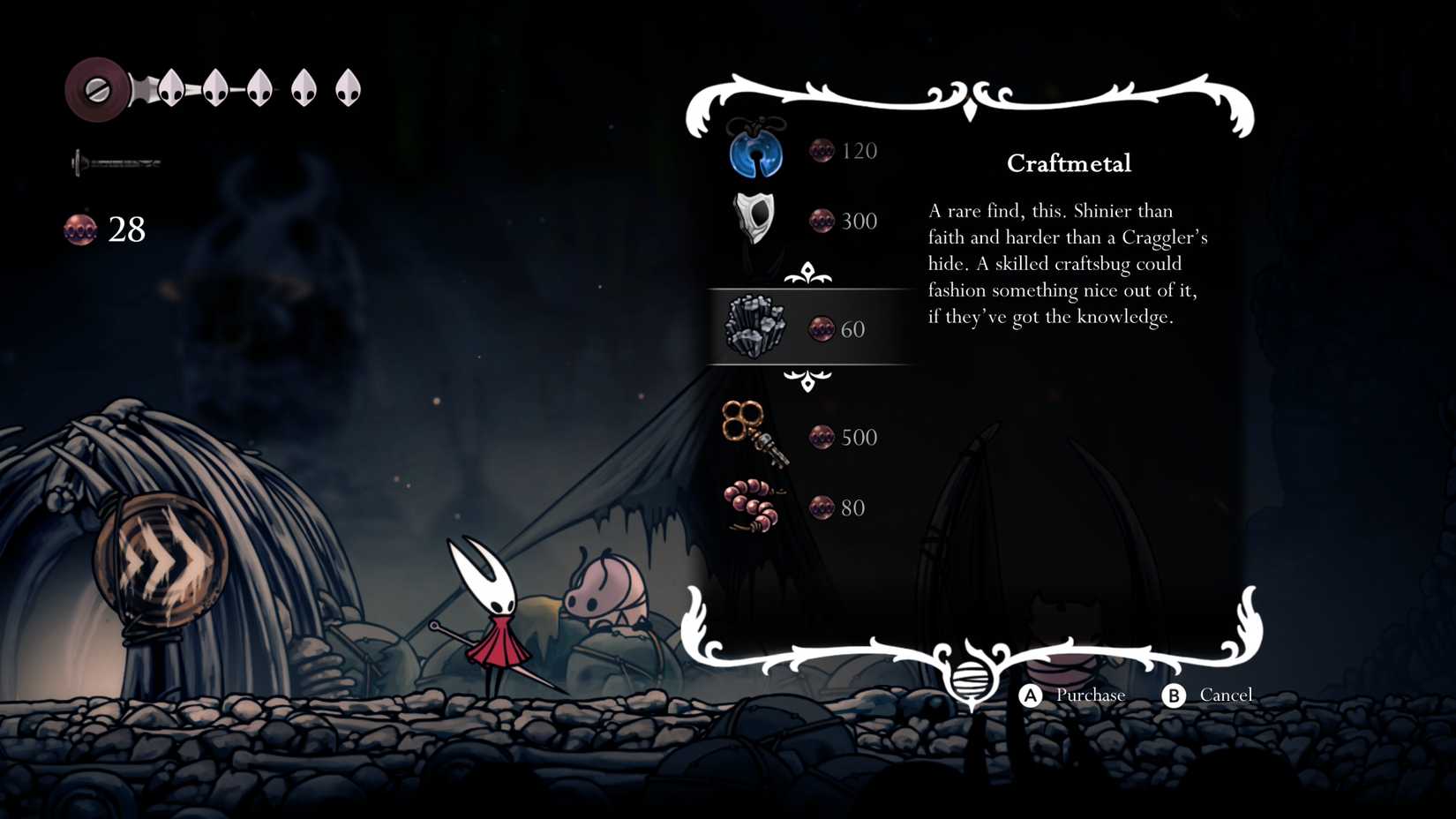Click the B button glyph beside Cancel
The width and height of the screenshot is (1456, 819).
[x=1174, y=695]
